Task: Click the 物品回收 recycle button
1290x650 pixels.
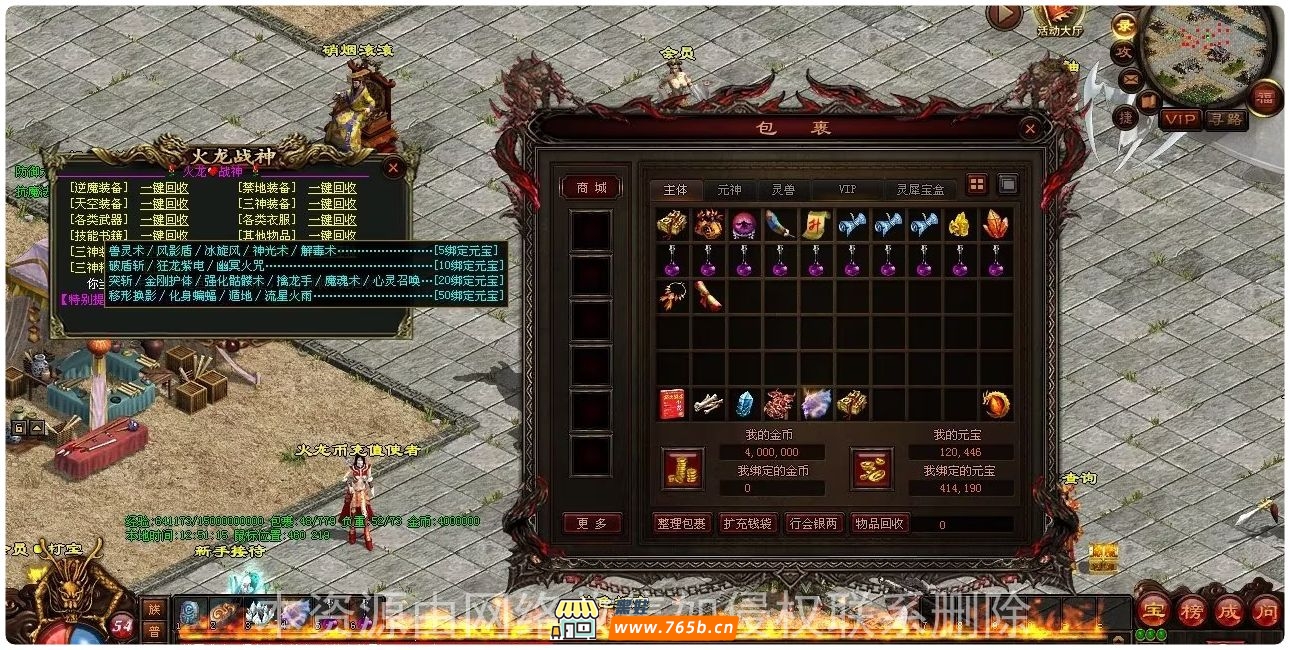Action: pos(880,523)
